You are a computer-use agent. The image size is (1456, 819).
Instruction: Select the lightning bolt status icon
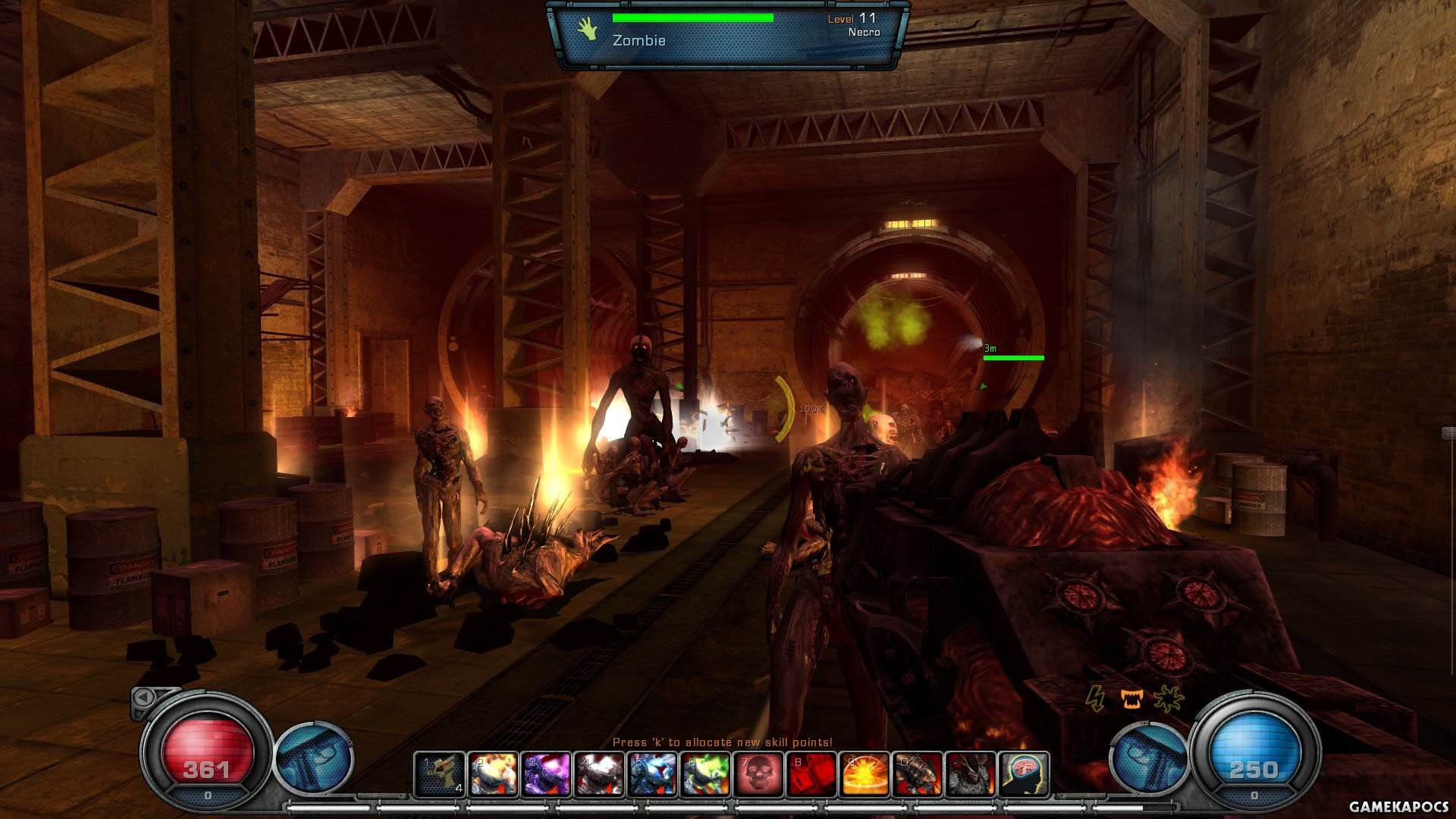point(1094,697)
